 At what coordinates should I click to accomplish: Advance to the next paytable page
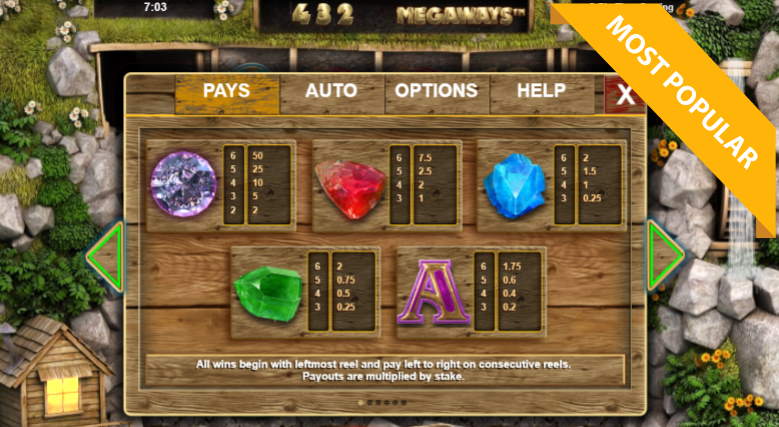point(665,257)
